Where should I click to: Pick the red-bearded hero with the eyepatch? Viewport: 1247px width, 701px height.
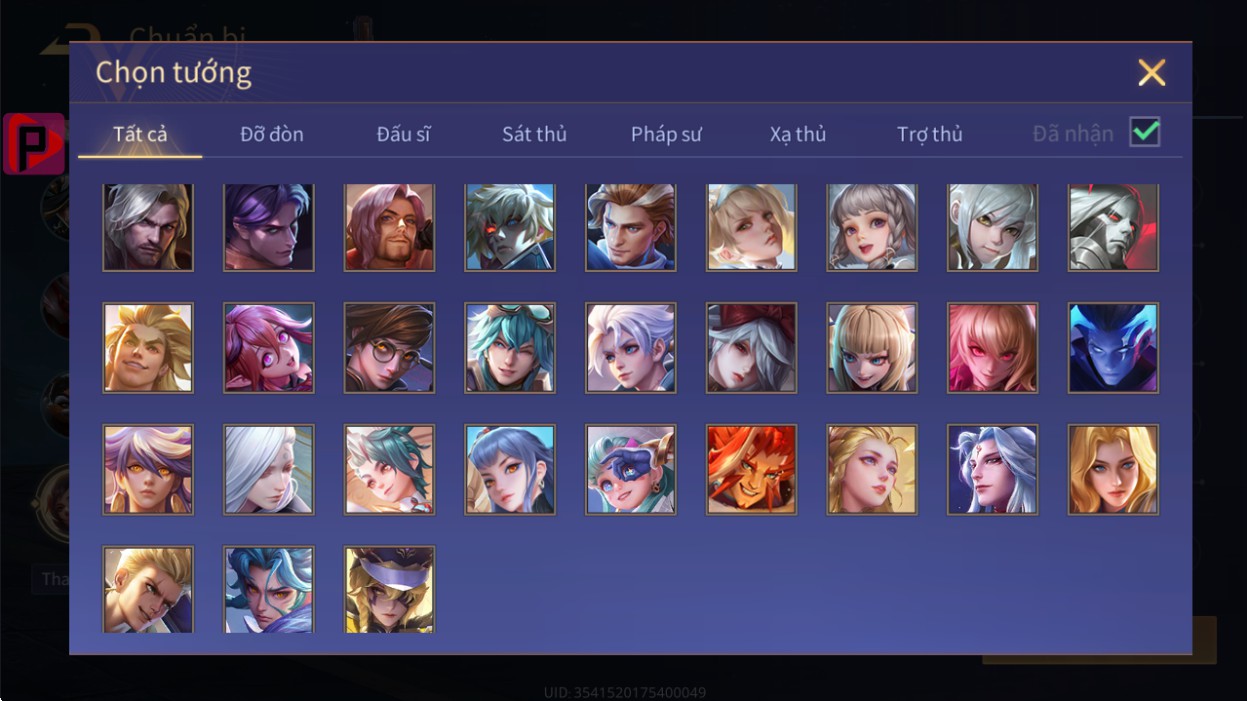point(389,227)
